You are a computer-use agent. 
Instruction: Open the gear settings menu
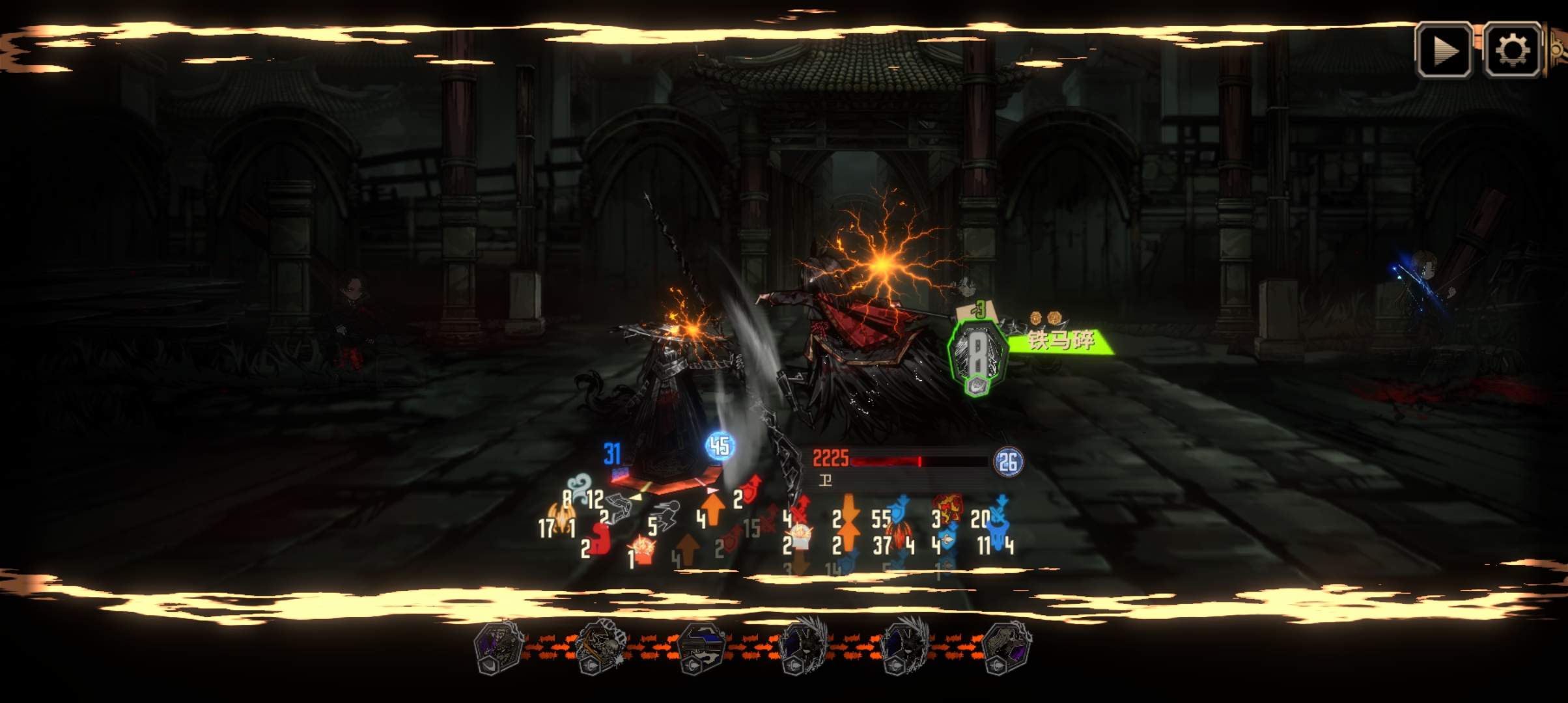1512,51
